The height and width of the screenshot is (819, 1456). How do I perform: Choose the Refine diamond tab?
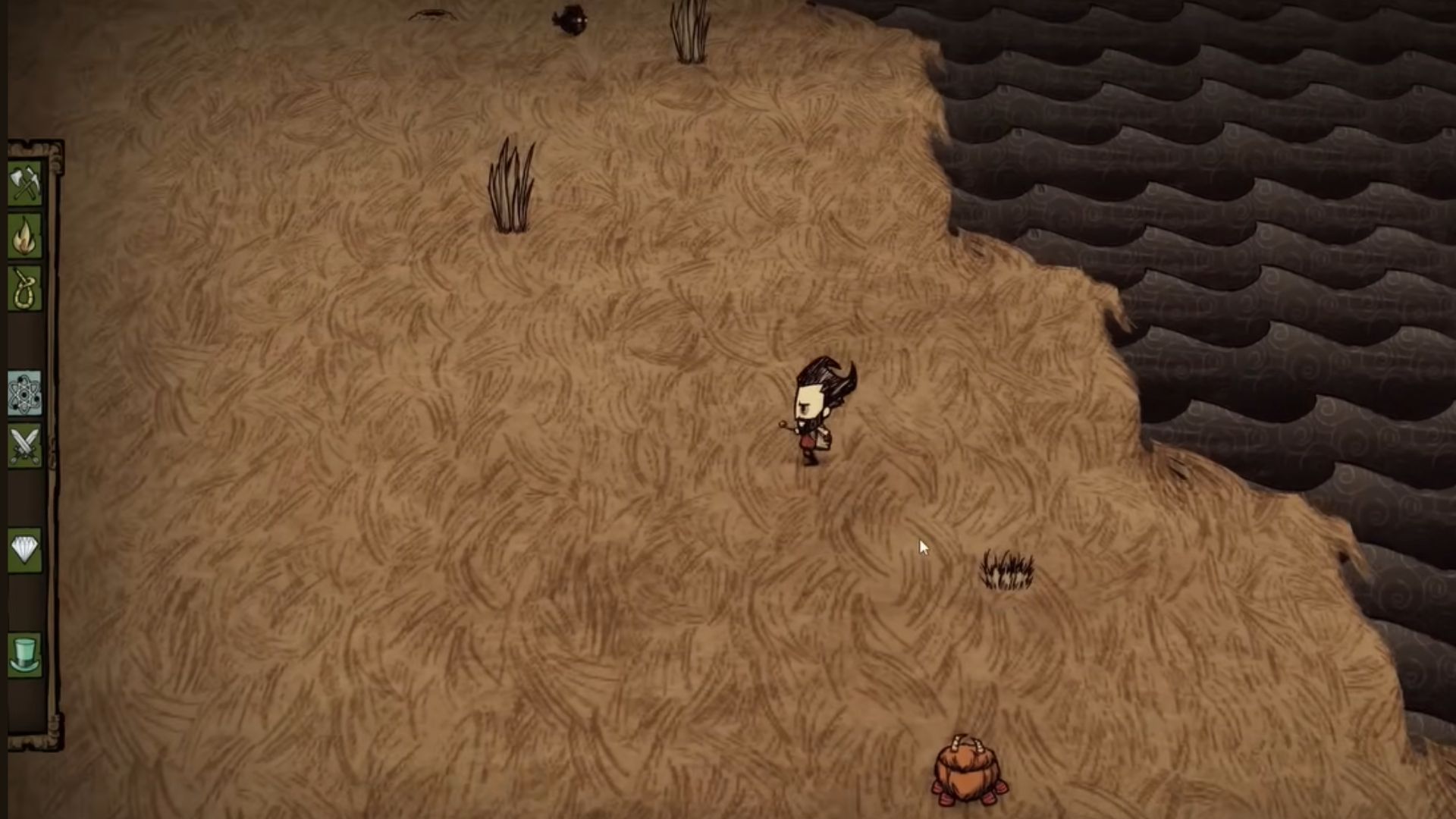[x=24, y=549]
